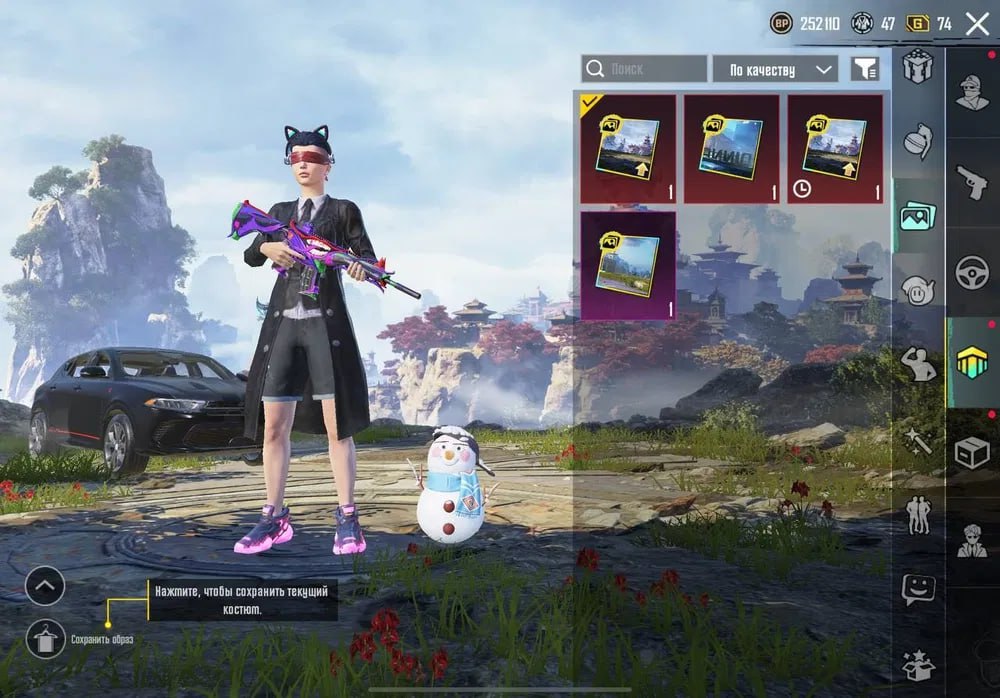Open the suited man with glasses tab

[x=971, y=541]
